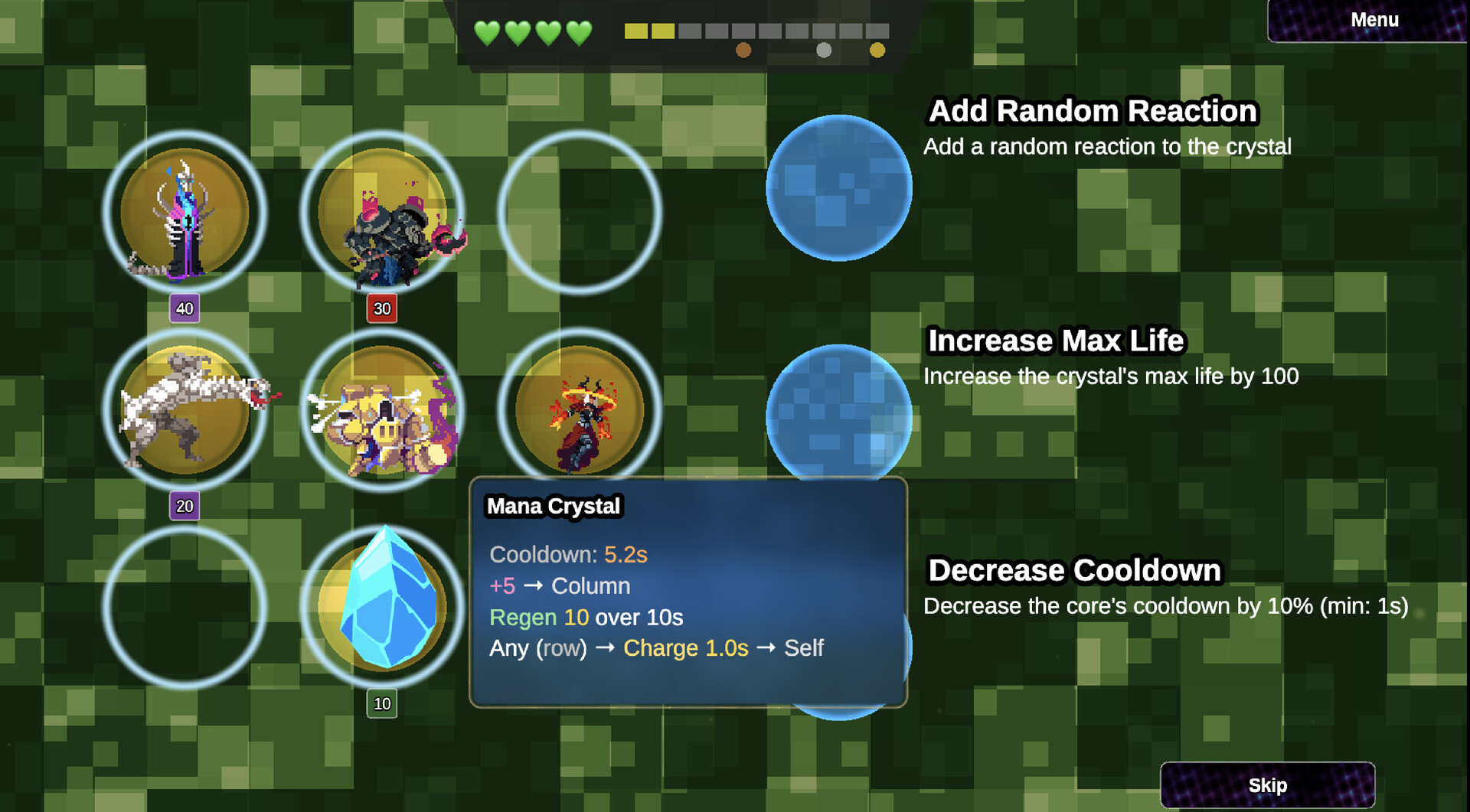Open the Menu from the top right

(1374, 20)
